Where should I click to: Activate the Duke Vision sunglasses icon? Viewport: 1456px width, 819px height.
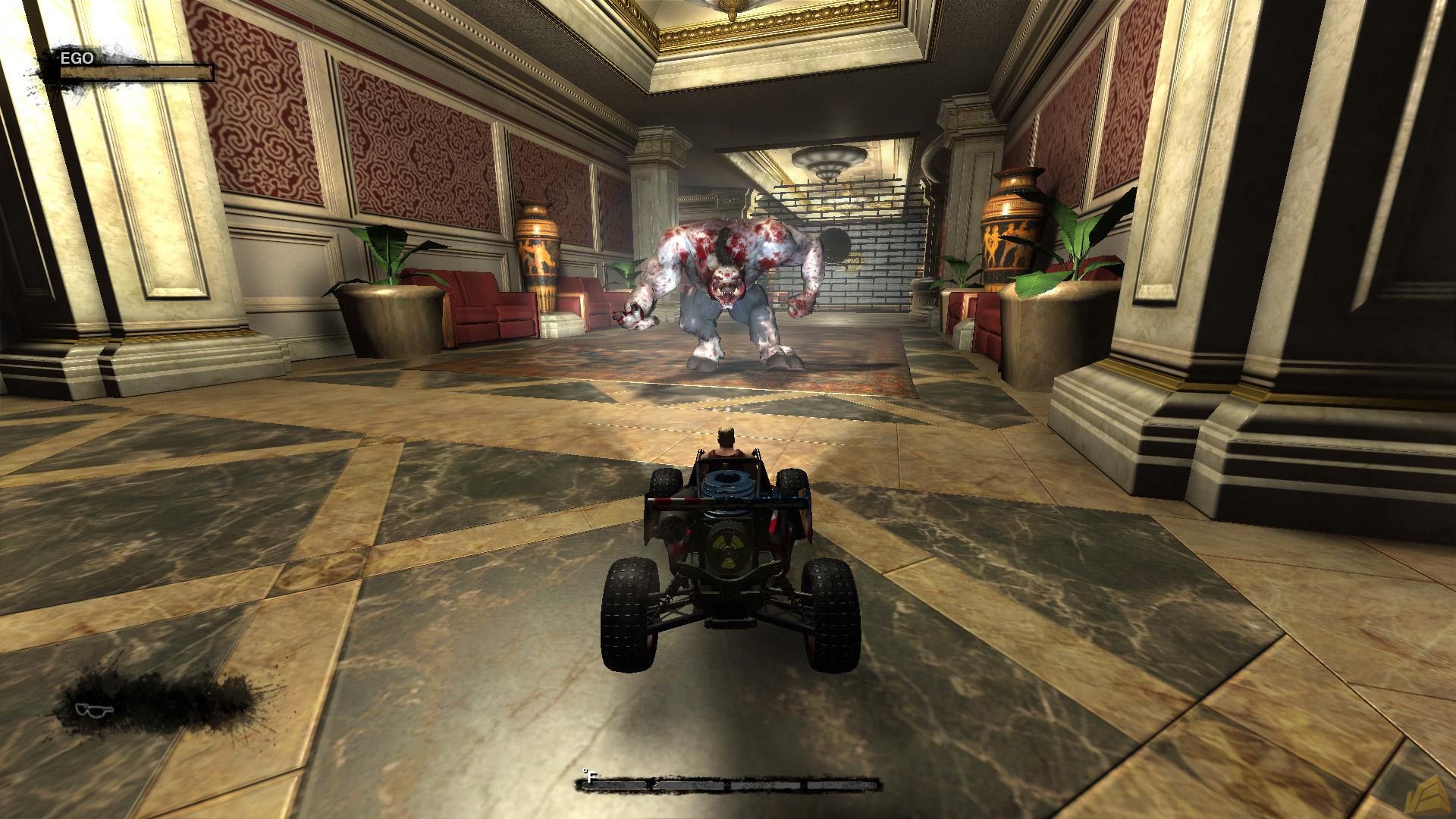point(96,710)
